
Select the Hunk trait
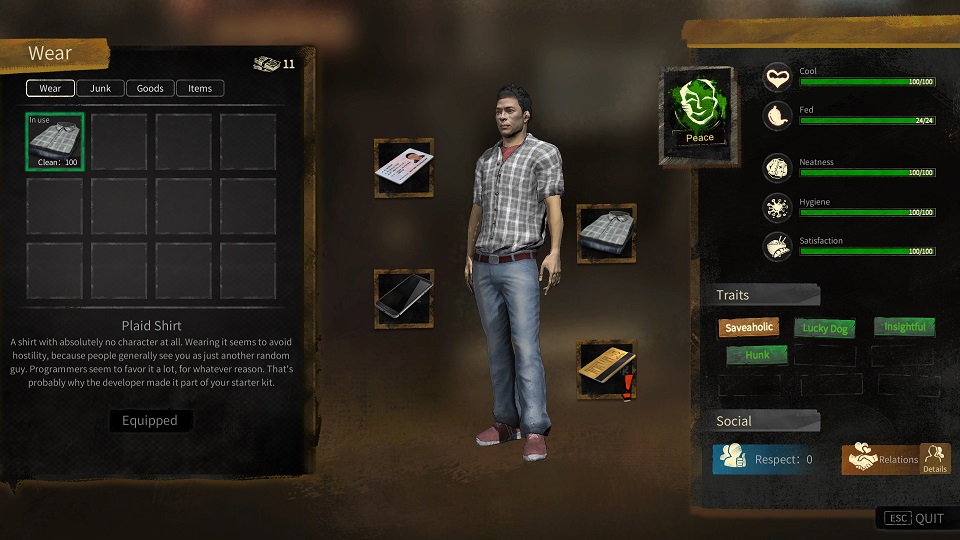(757, 354)
